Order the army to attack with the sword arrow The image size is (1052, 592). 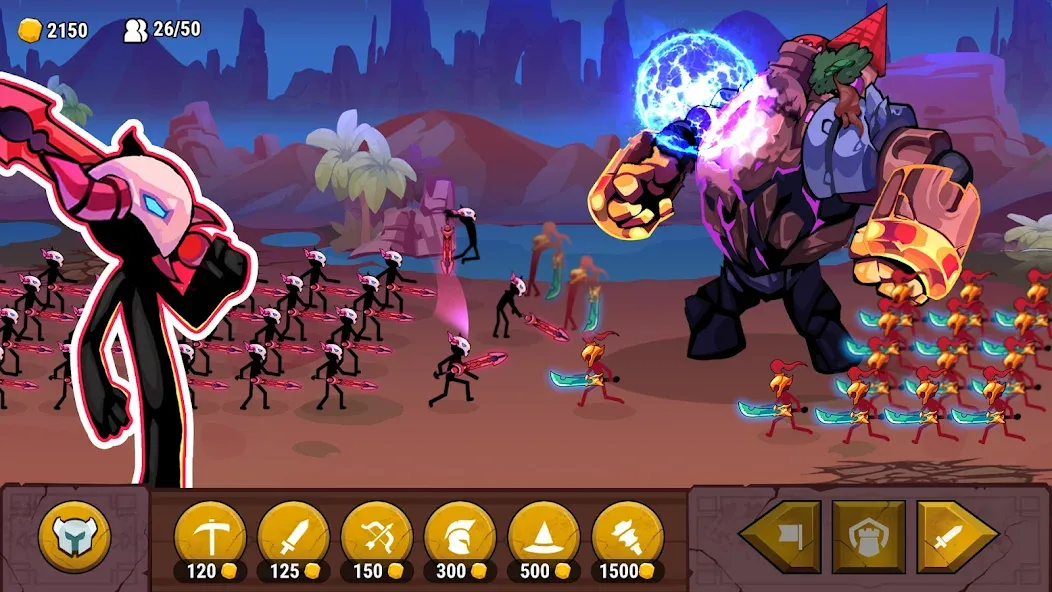(x=955, y=537)
